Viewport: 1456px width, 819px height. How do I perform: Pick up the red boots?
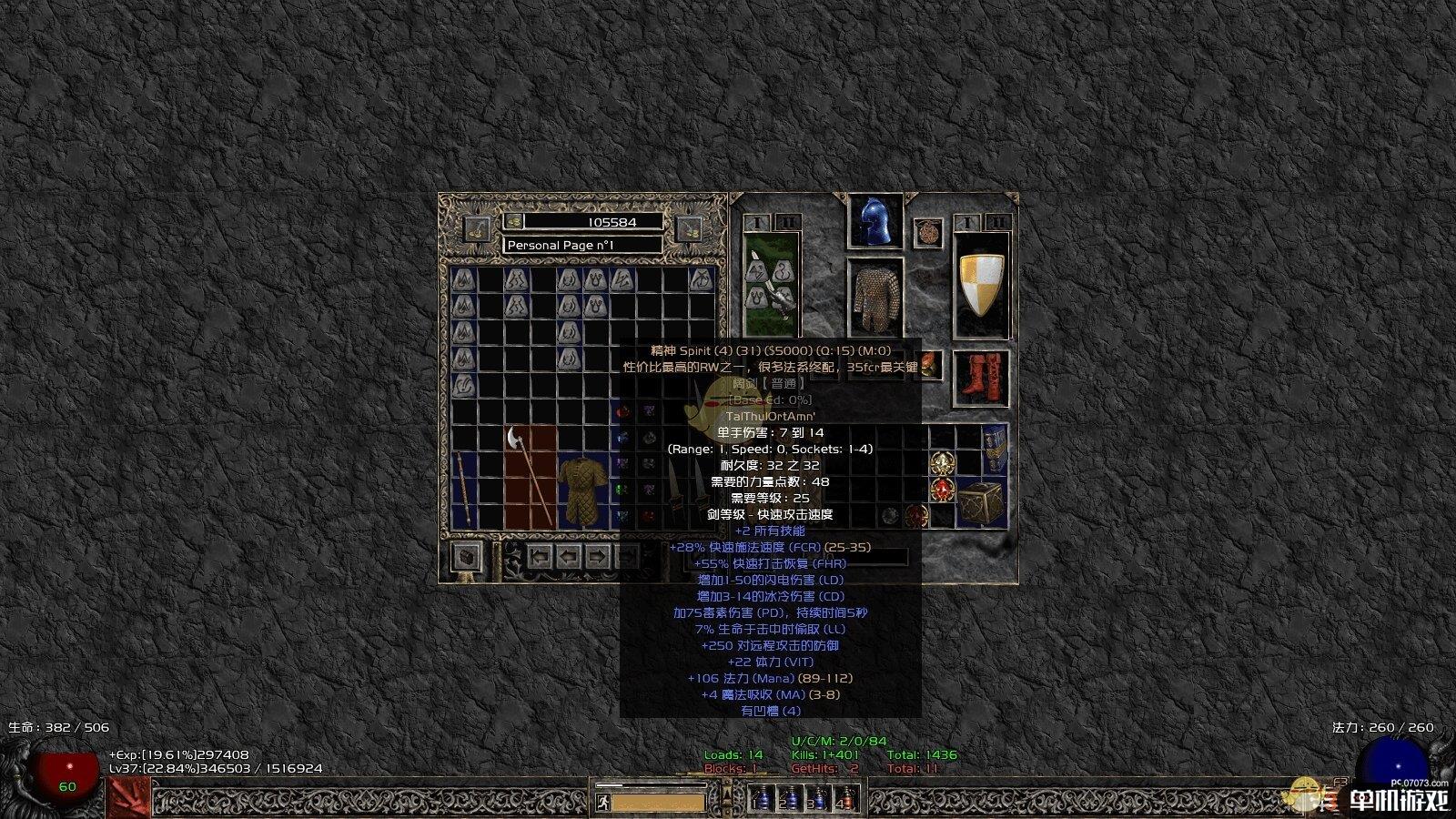(981, 378)
